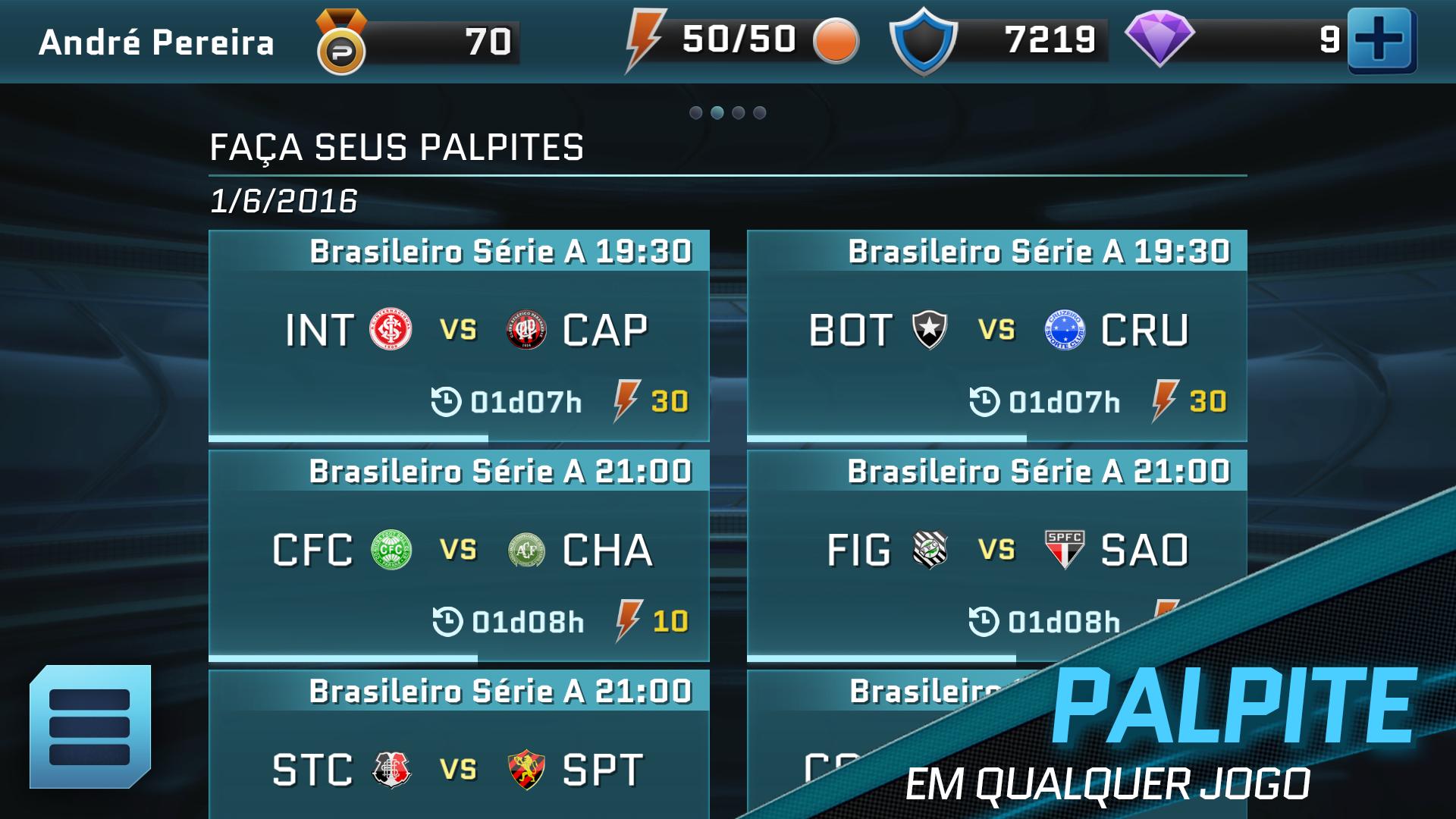Viewport: 1456px width, 819px height.
Task: Choose the BOT vs CRU match card
Action: 996,335
